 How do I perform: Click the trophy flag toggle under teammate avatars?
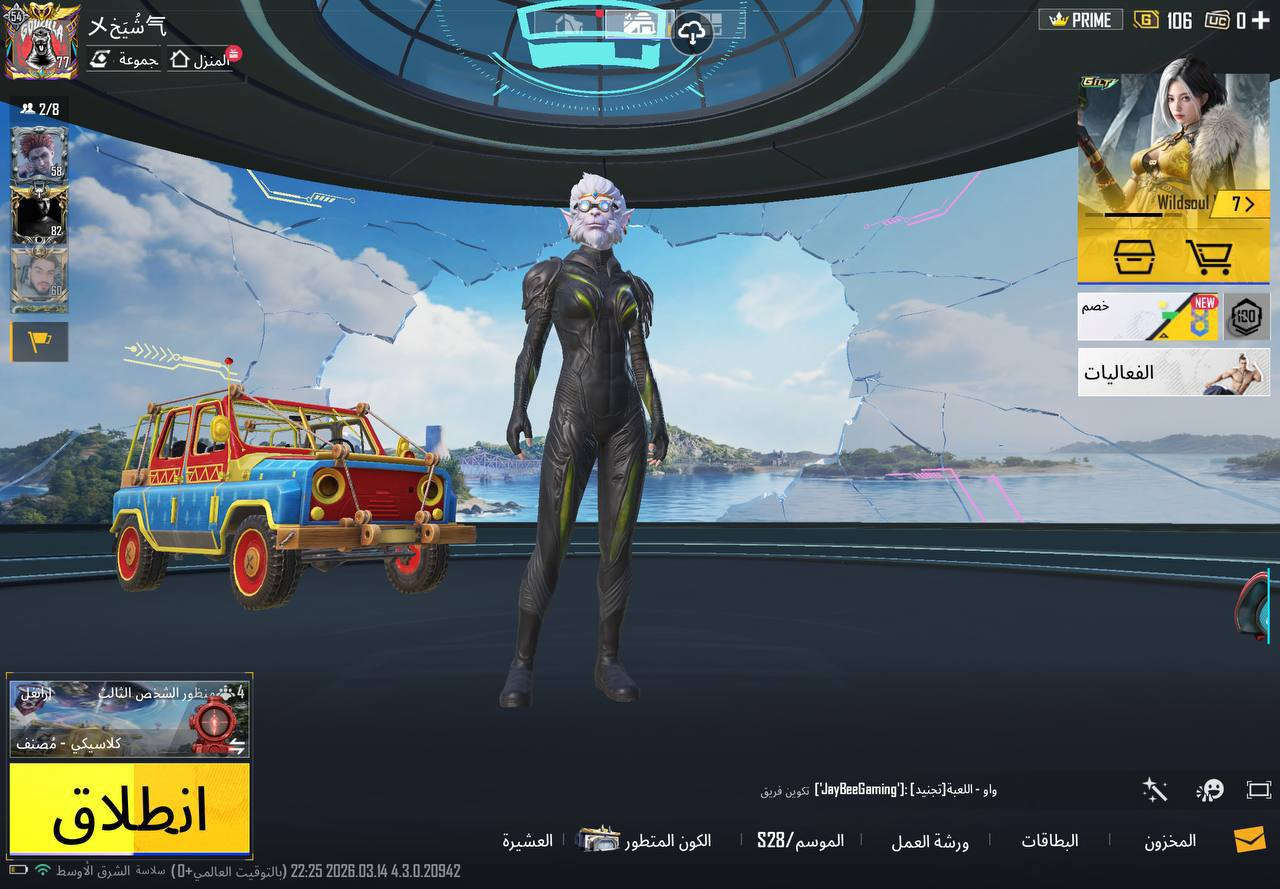point(39,341)
